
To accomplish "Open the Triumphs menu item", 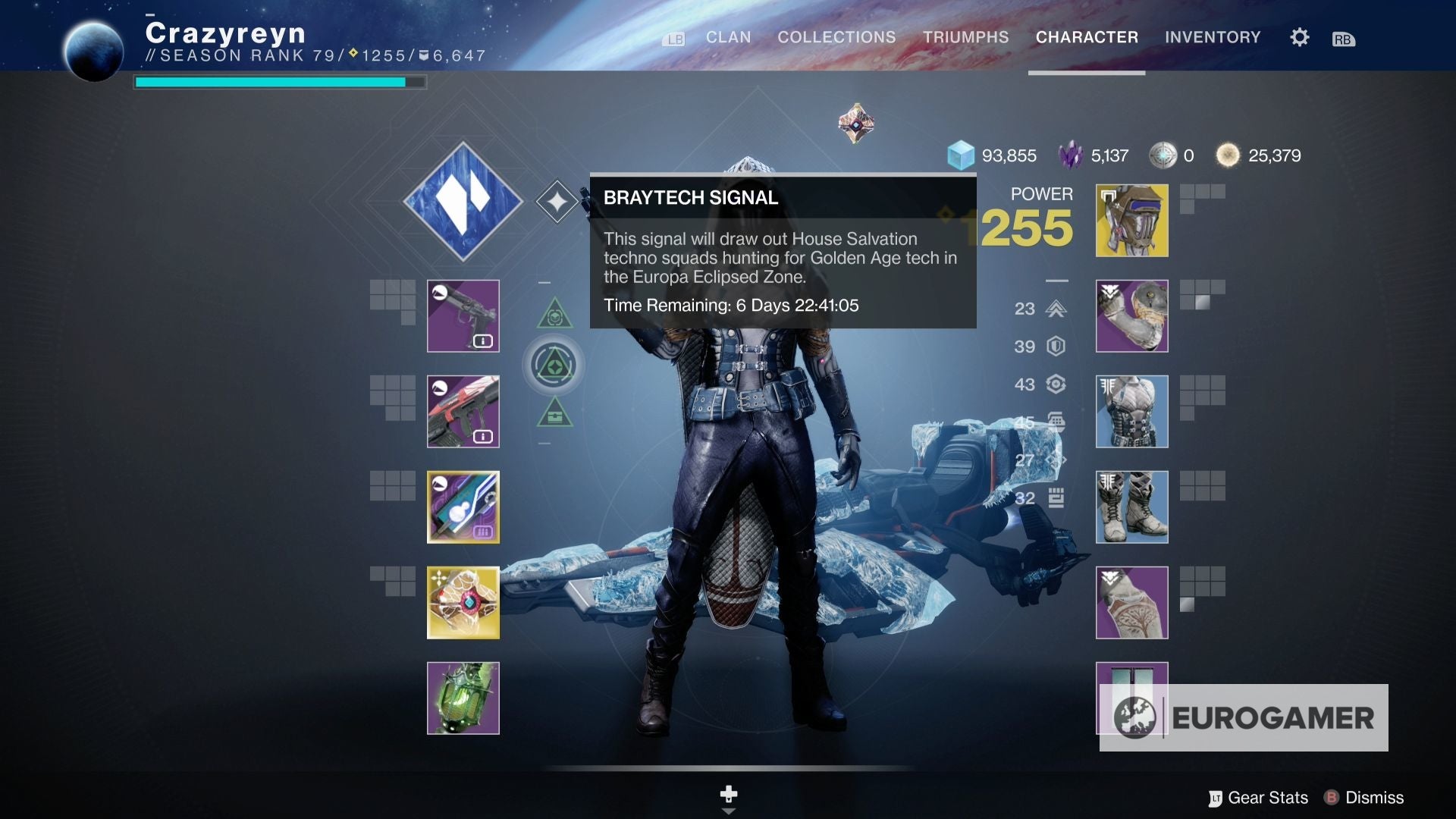I will (x=965, y=37).
